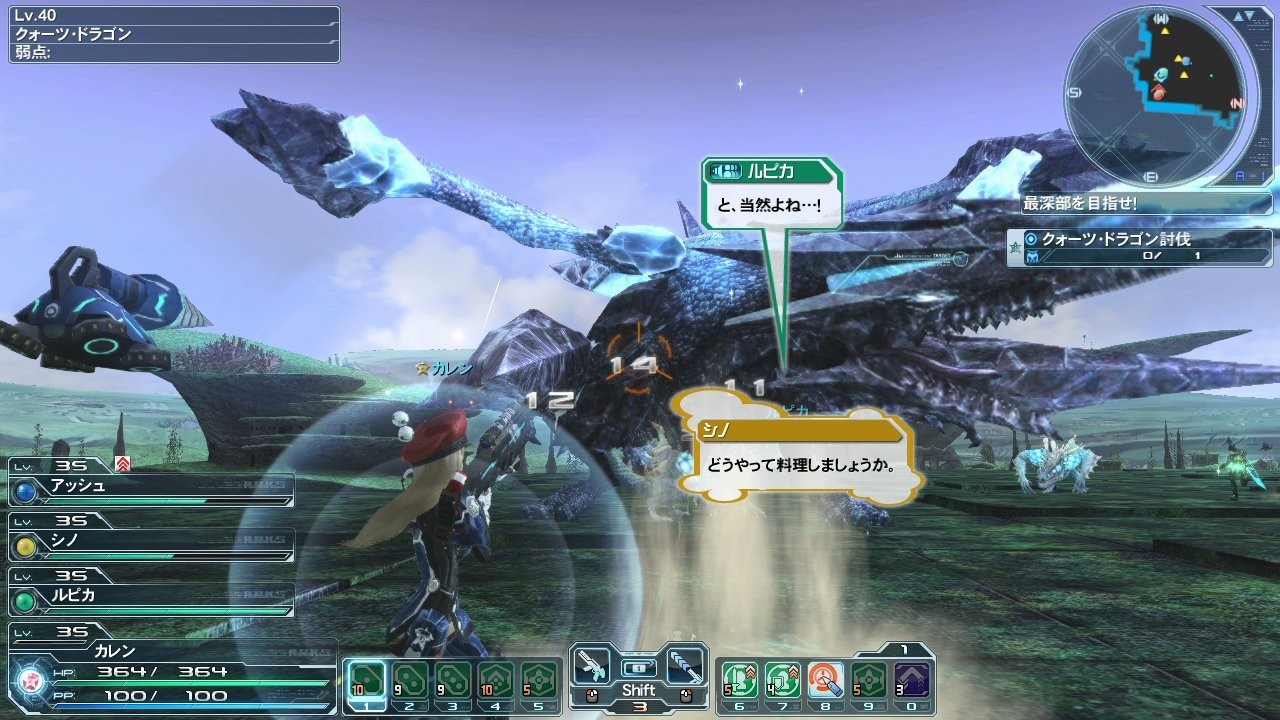This screenshot has width=1280, height=720.
Task: Use the item in hotbar slot 5
Action: (540, 680)
